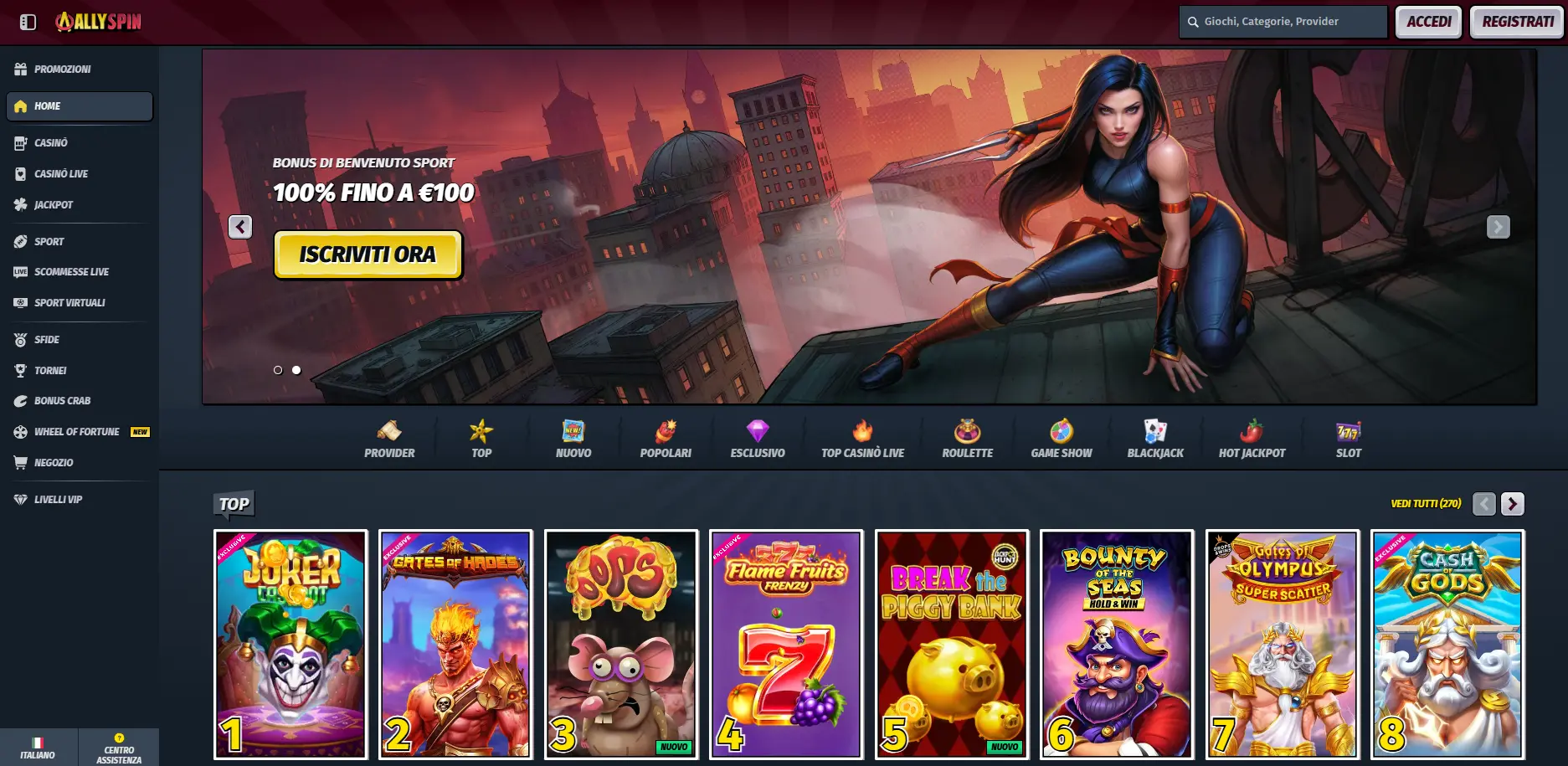Select Promozioni in the sidebar
Screen dimensions: 1568x766
(63, 69)
